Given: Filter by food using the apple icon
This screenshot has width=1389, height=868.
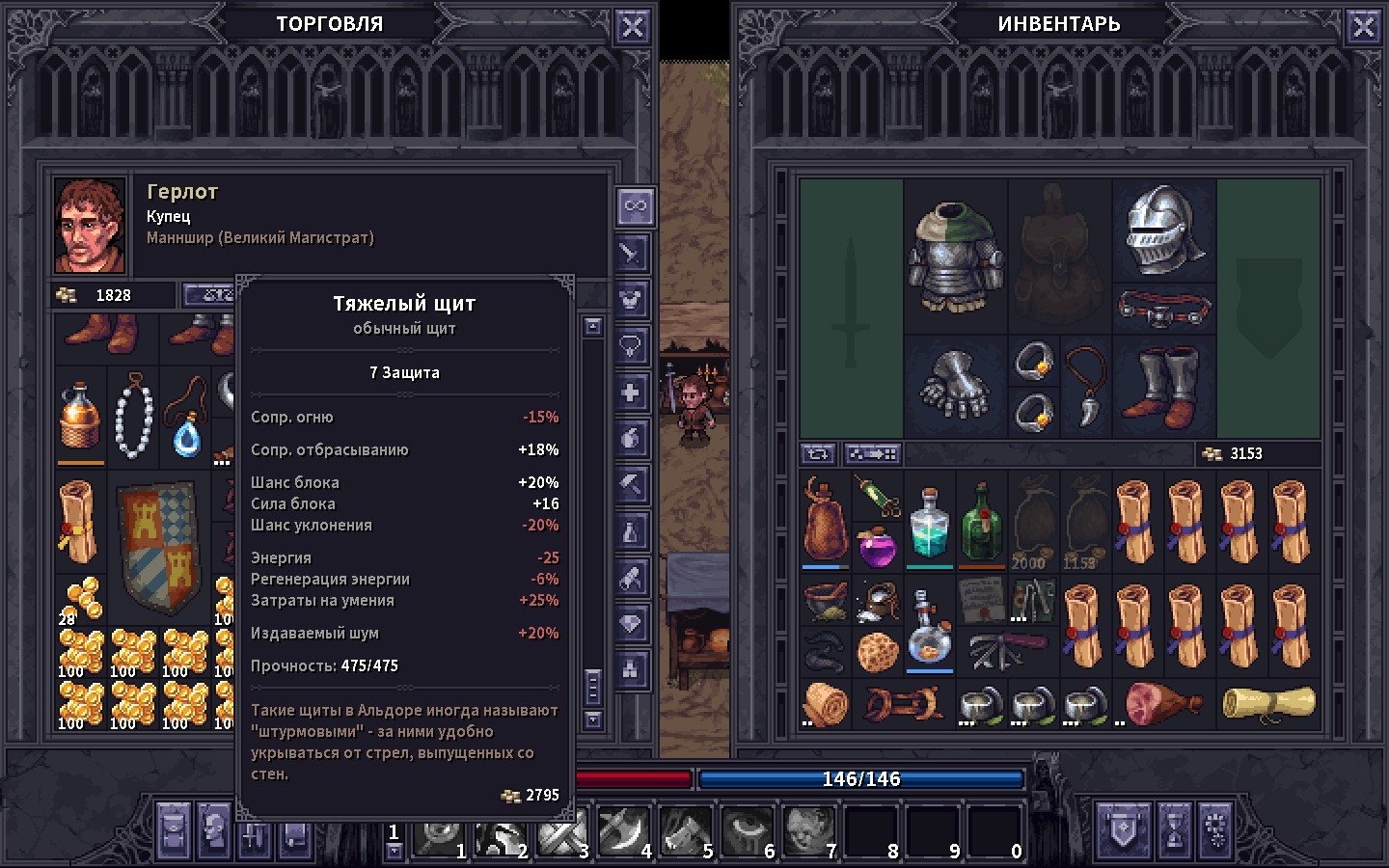Looking at the screenshot, I should tap(631, 438).
